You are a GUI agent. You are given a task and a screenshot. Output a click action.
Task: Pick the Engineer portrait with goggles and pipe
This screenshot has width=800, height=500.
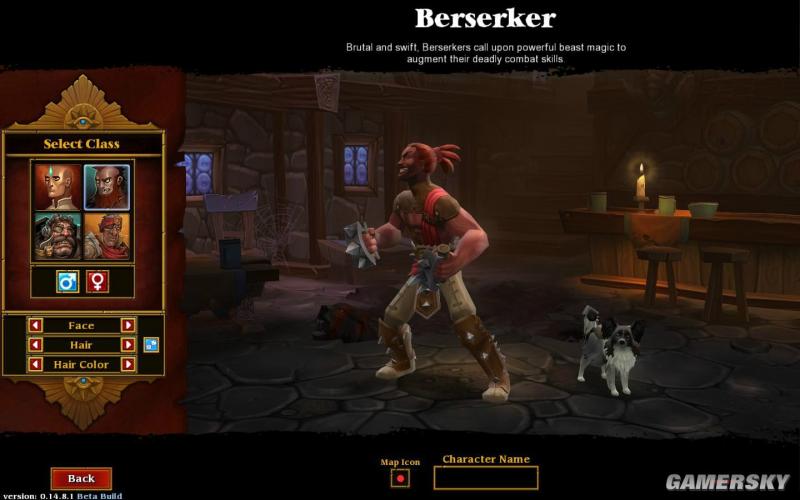(57, 235)
